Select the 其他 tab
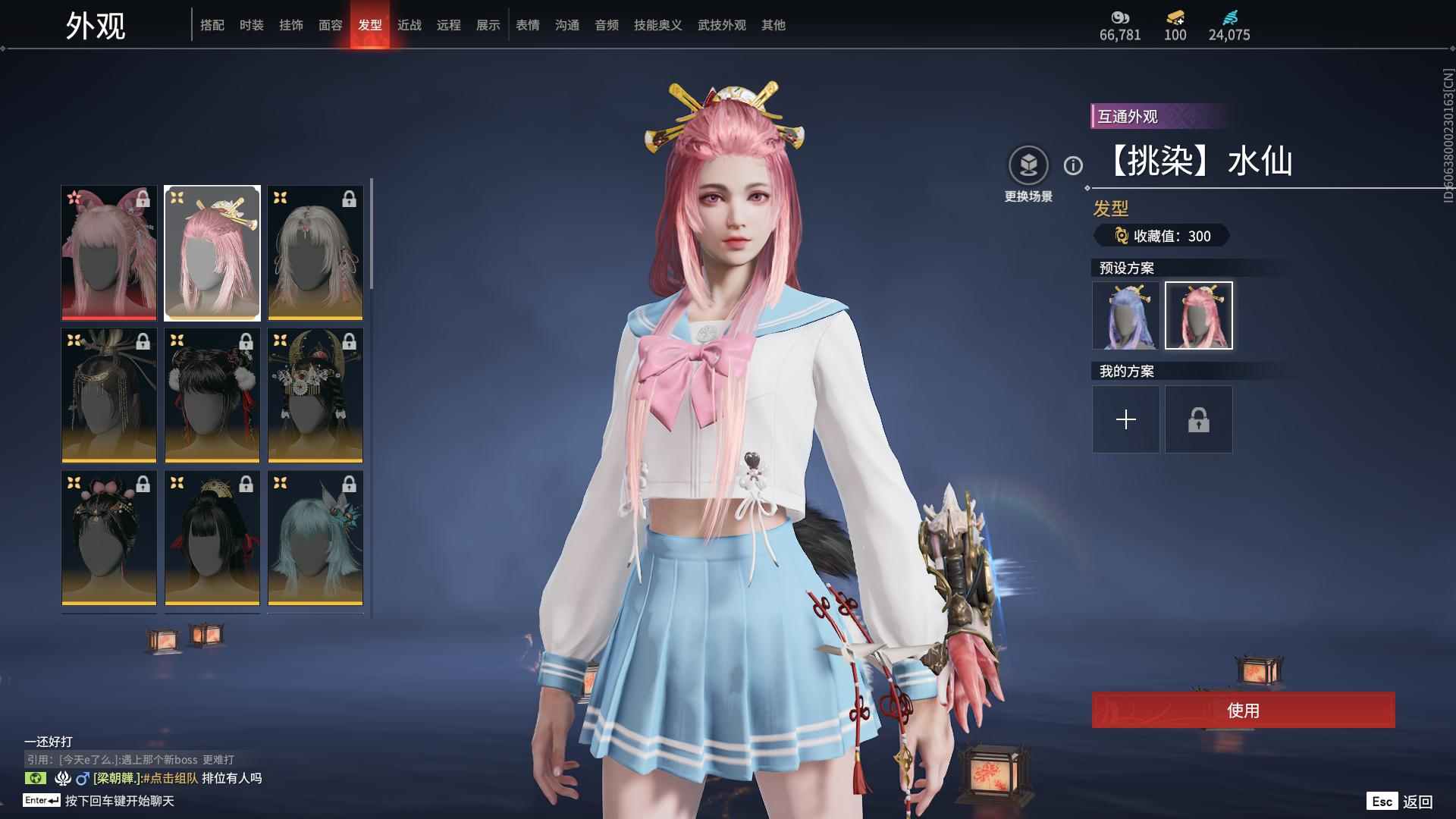Screen dimensions: 1456x819 point(773,25)
